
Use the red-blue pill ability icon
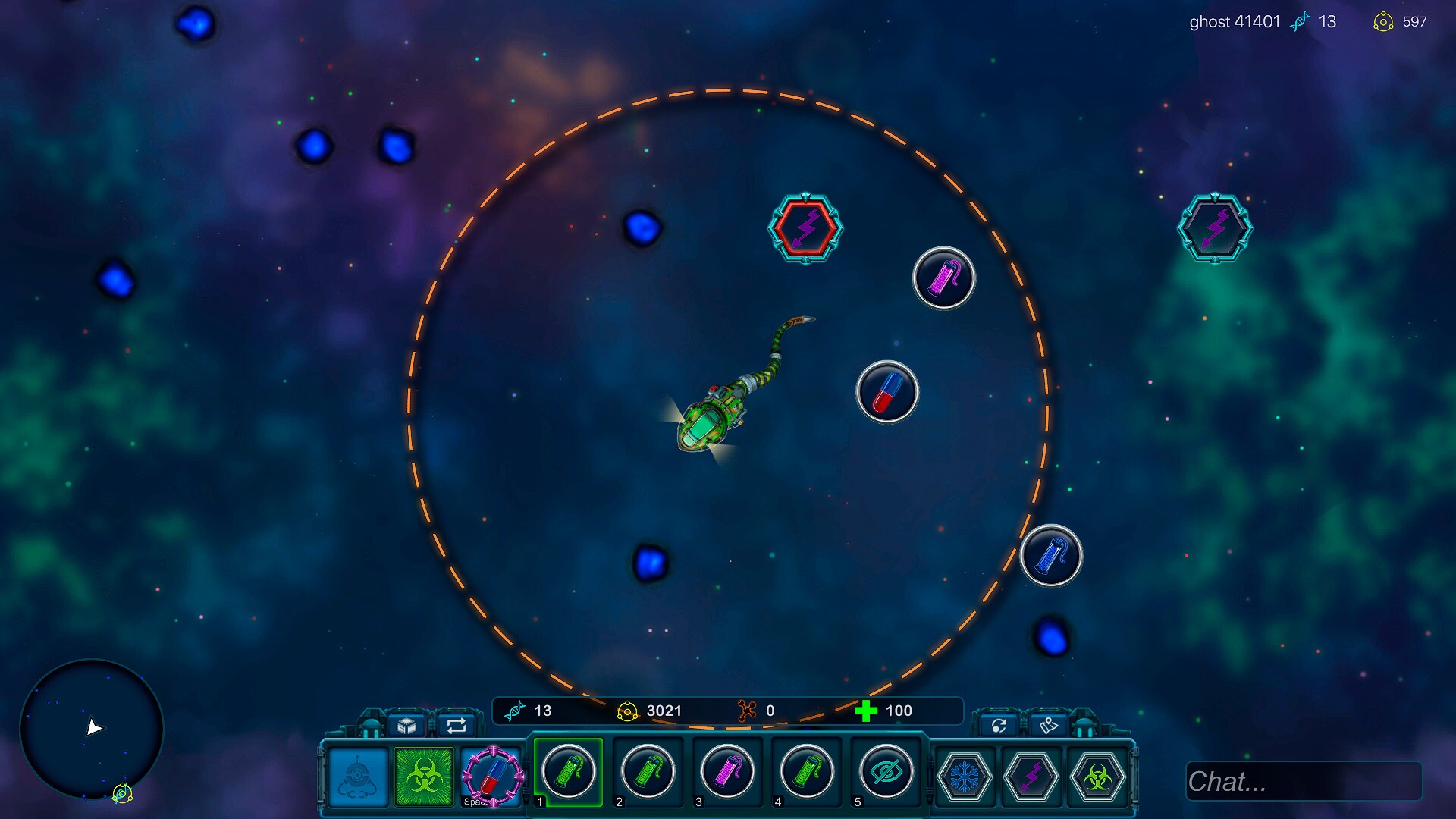tap(493, 777)
